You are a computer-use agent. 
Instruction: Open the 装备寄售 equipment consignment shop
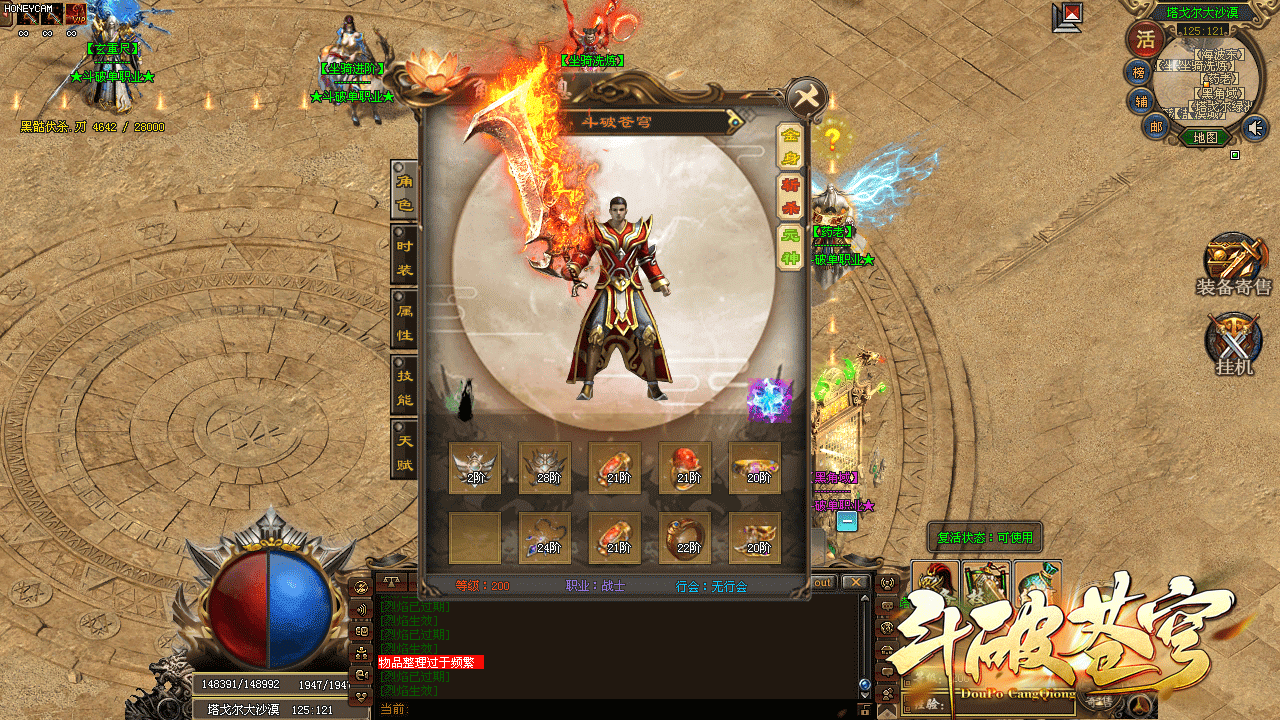pos(1233,265)
